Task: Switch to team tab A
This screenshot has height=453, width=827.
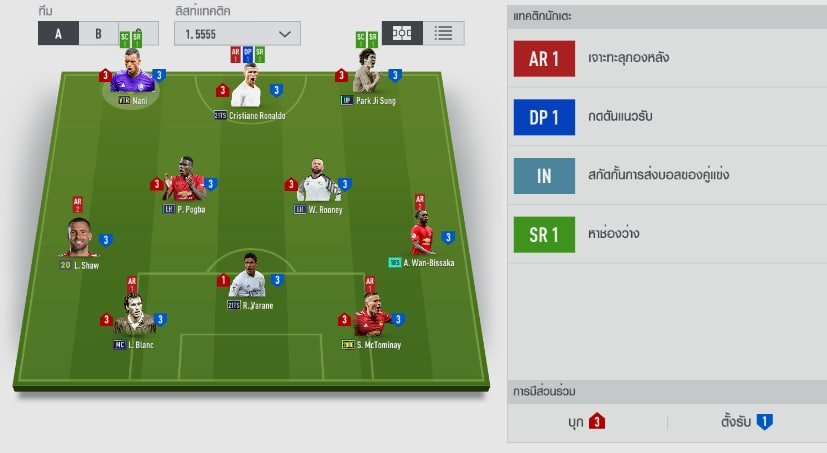Action: coord(58,32)
